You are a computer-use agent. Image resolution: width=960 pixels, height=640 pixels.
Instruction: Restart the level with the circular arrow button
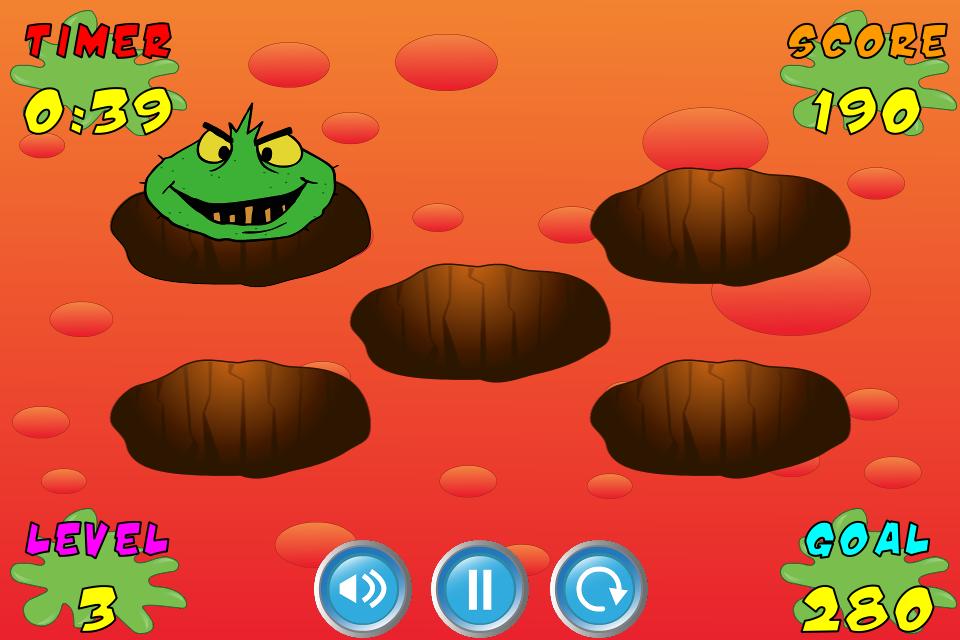598,588
